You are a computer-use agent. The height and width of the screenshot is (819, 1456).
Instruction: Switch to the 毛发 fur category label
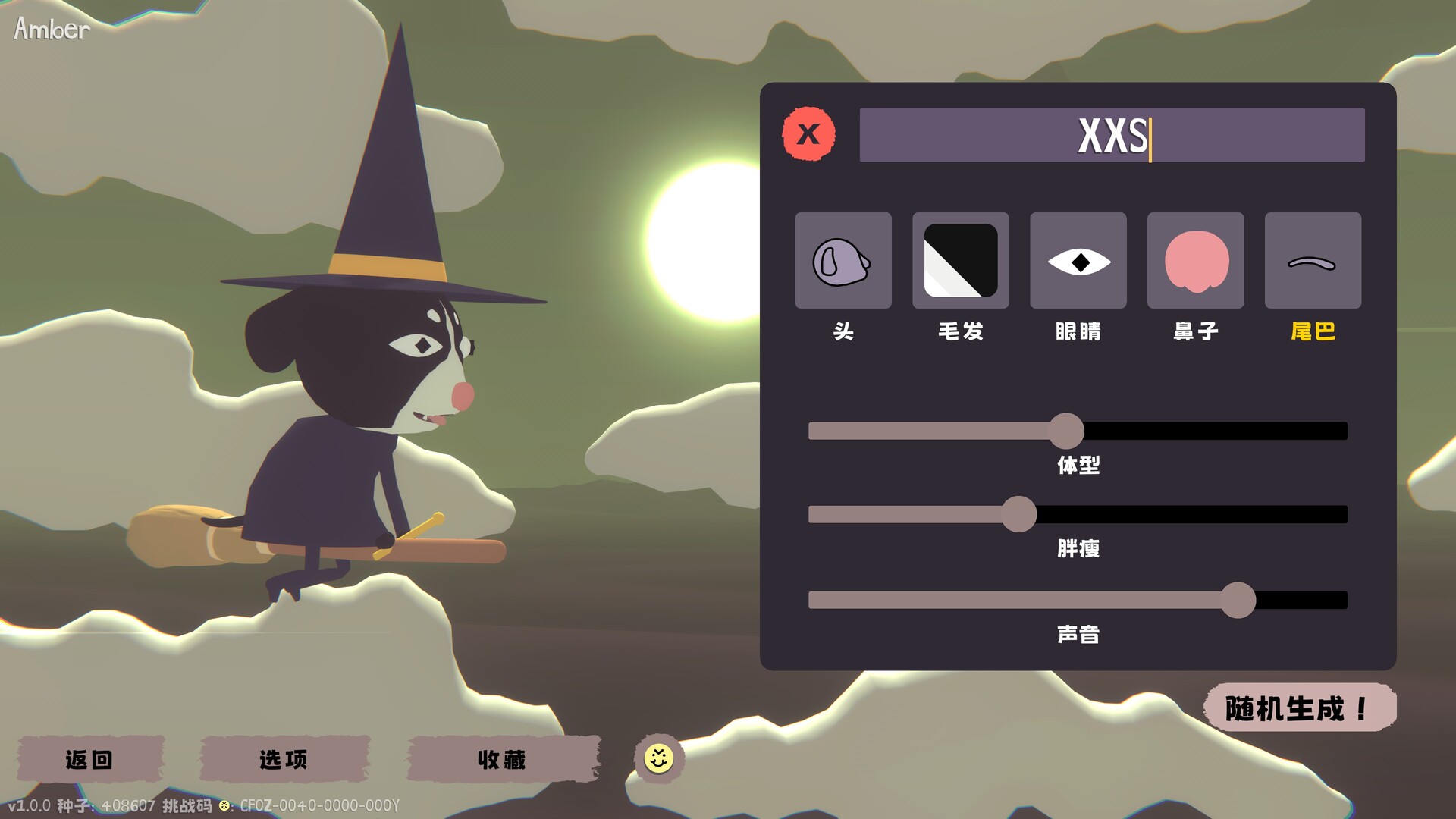click(960, 331)
